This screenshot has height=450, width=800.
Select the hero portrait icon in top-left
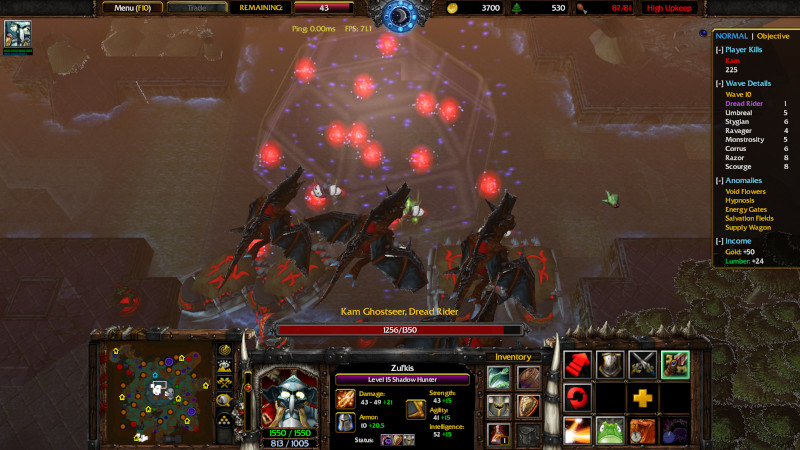pos(17,34)
